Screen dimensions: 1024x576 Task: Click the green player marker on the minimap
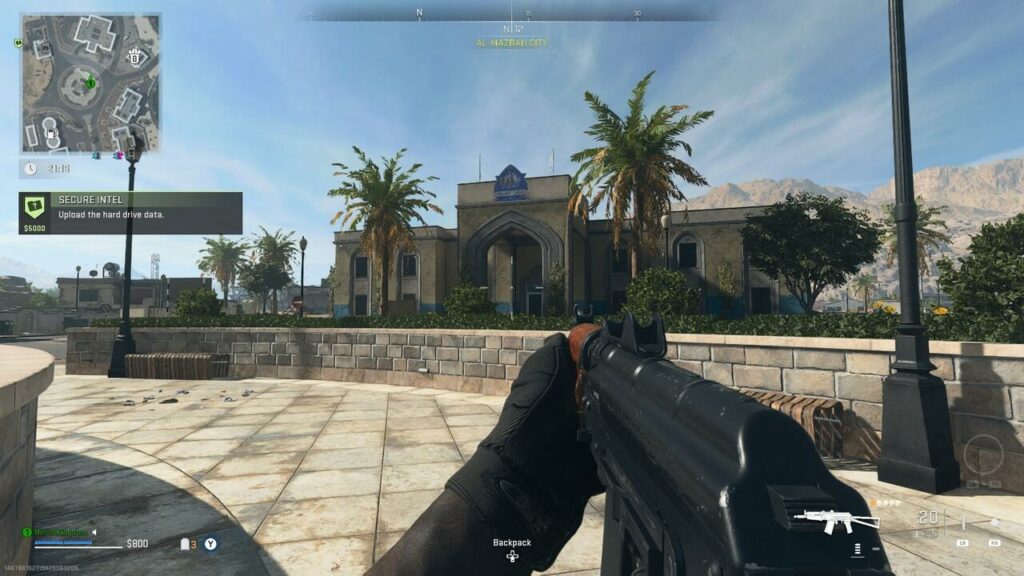90,81
